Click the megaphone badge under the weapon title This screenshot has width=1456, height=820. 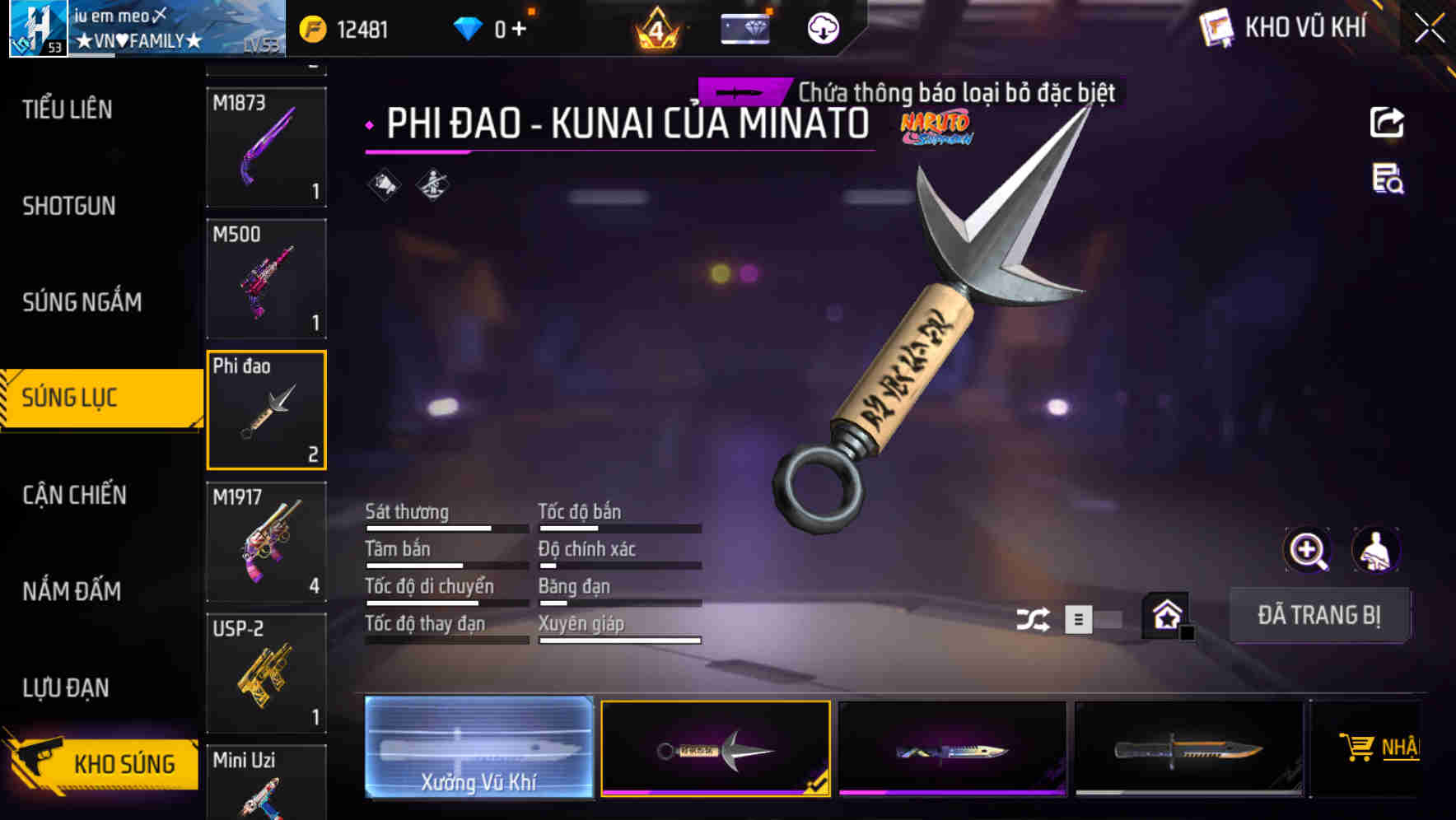(x=383, y=184)
